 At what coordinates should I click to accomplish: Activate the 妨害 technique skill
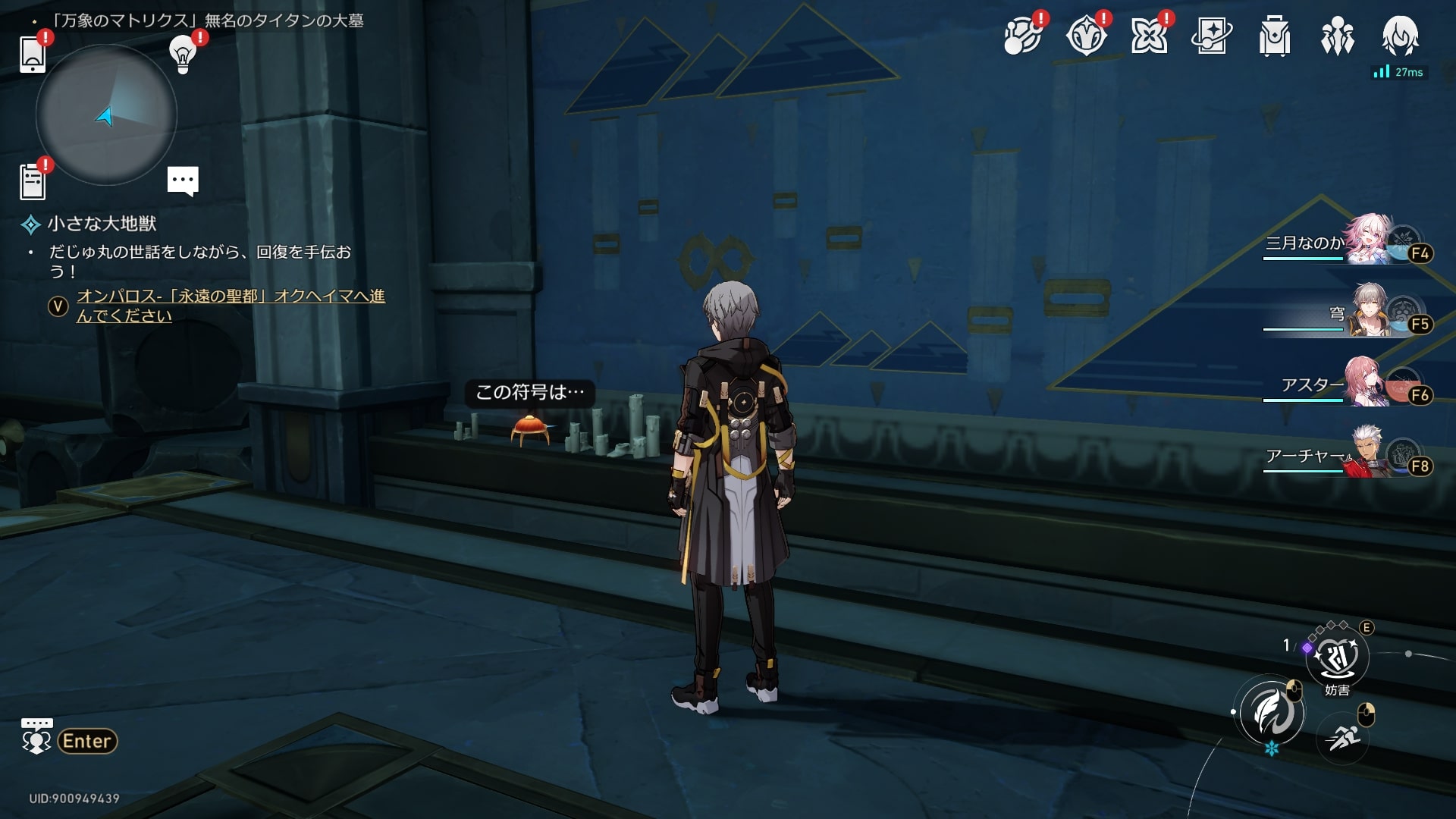coord(1337,657)
